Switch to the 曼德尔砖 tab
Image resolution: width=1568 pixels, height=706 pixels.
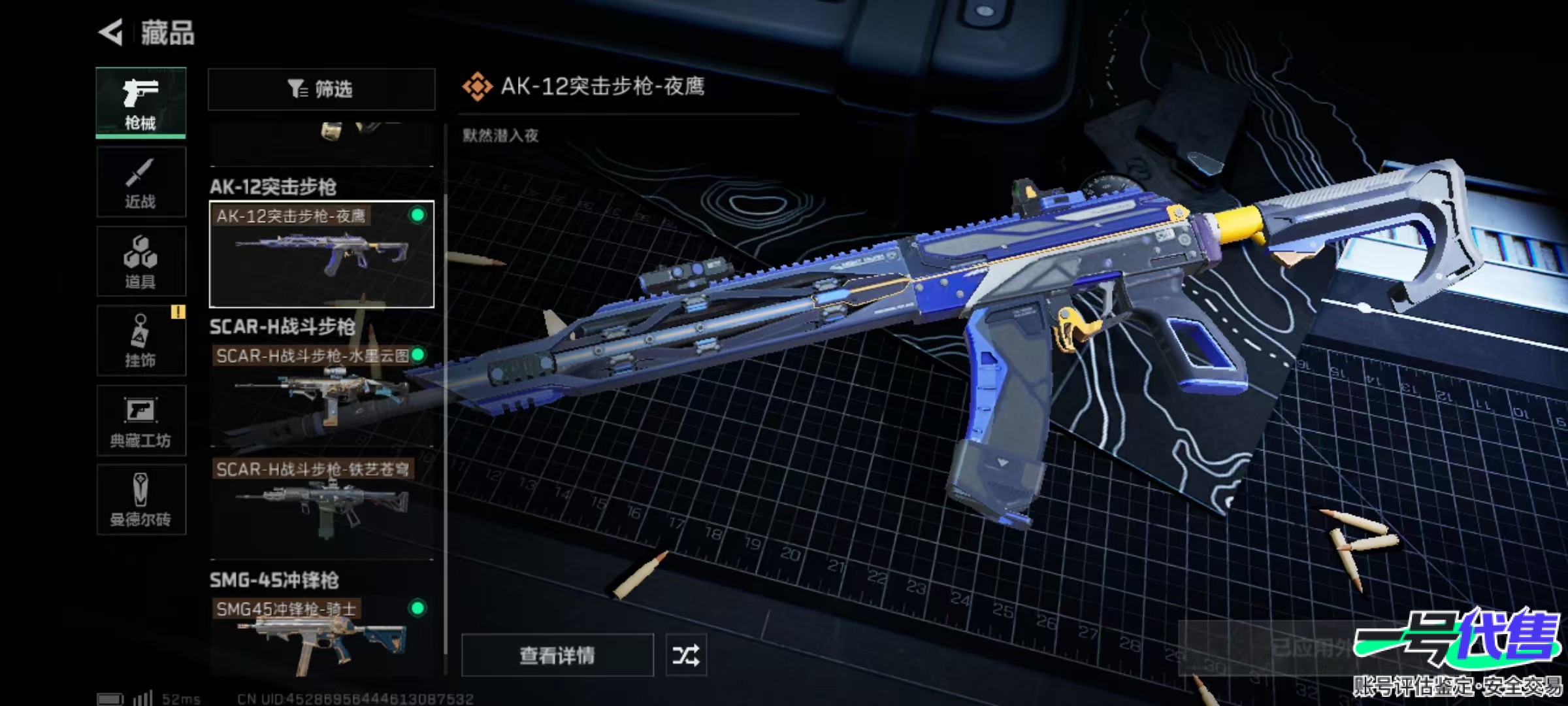[140, 500]
